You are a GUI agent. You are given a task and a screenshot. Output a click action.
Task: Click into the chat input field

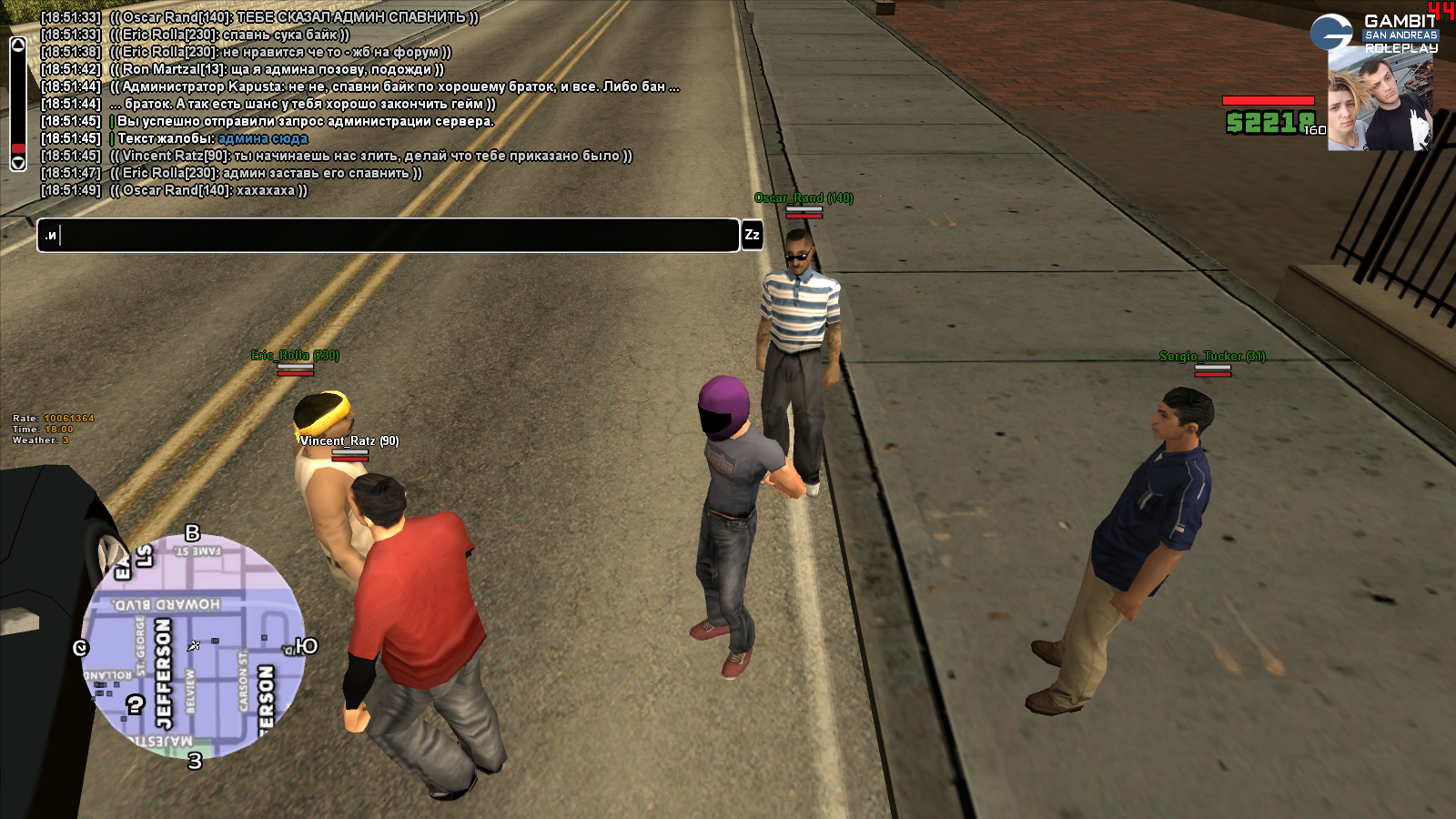(388, 236)
